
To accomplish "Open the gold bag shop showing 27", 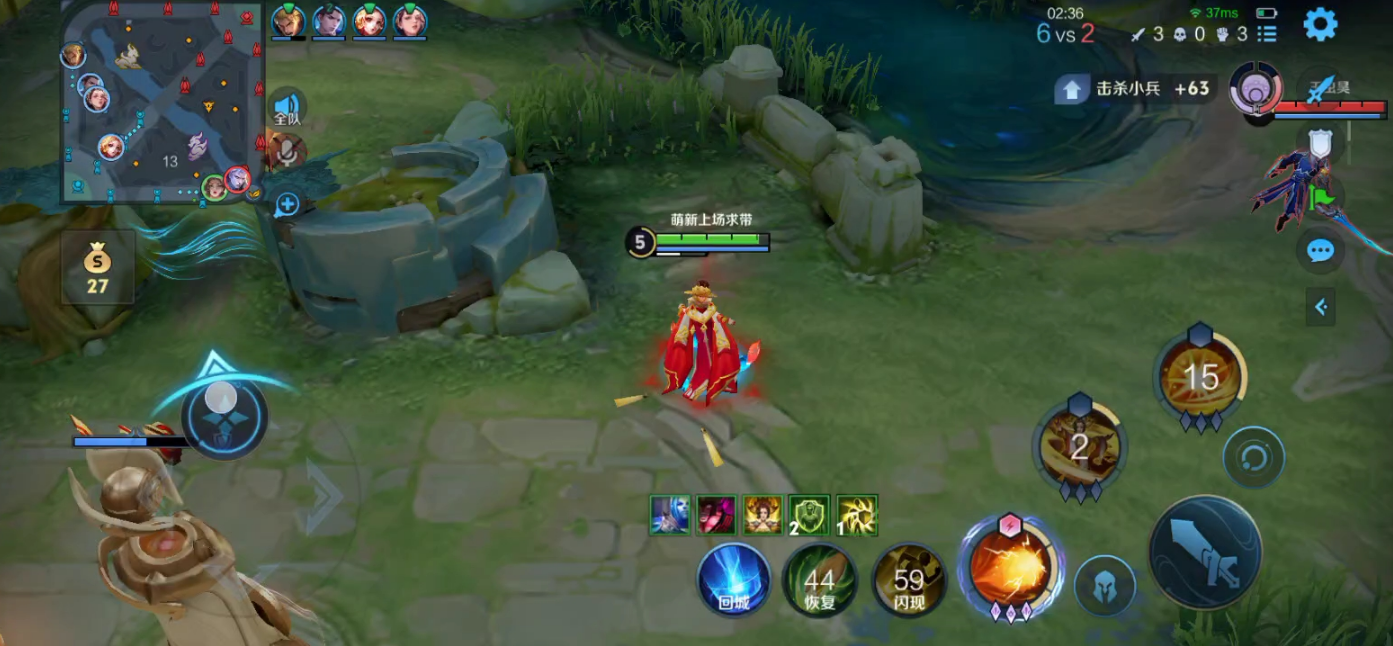I will tap(97, 266).
